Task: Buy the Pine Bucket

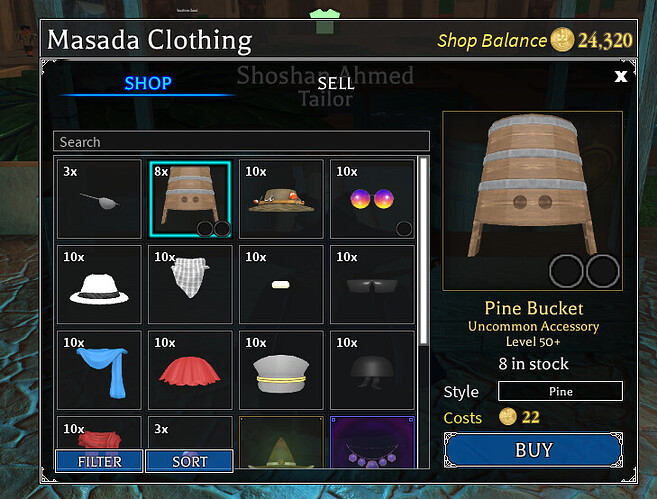Action: click(533, 450)
